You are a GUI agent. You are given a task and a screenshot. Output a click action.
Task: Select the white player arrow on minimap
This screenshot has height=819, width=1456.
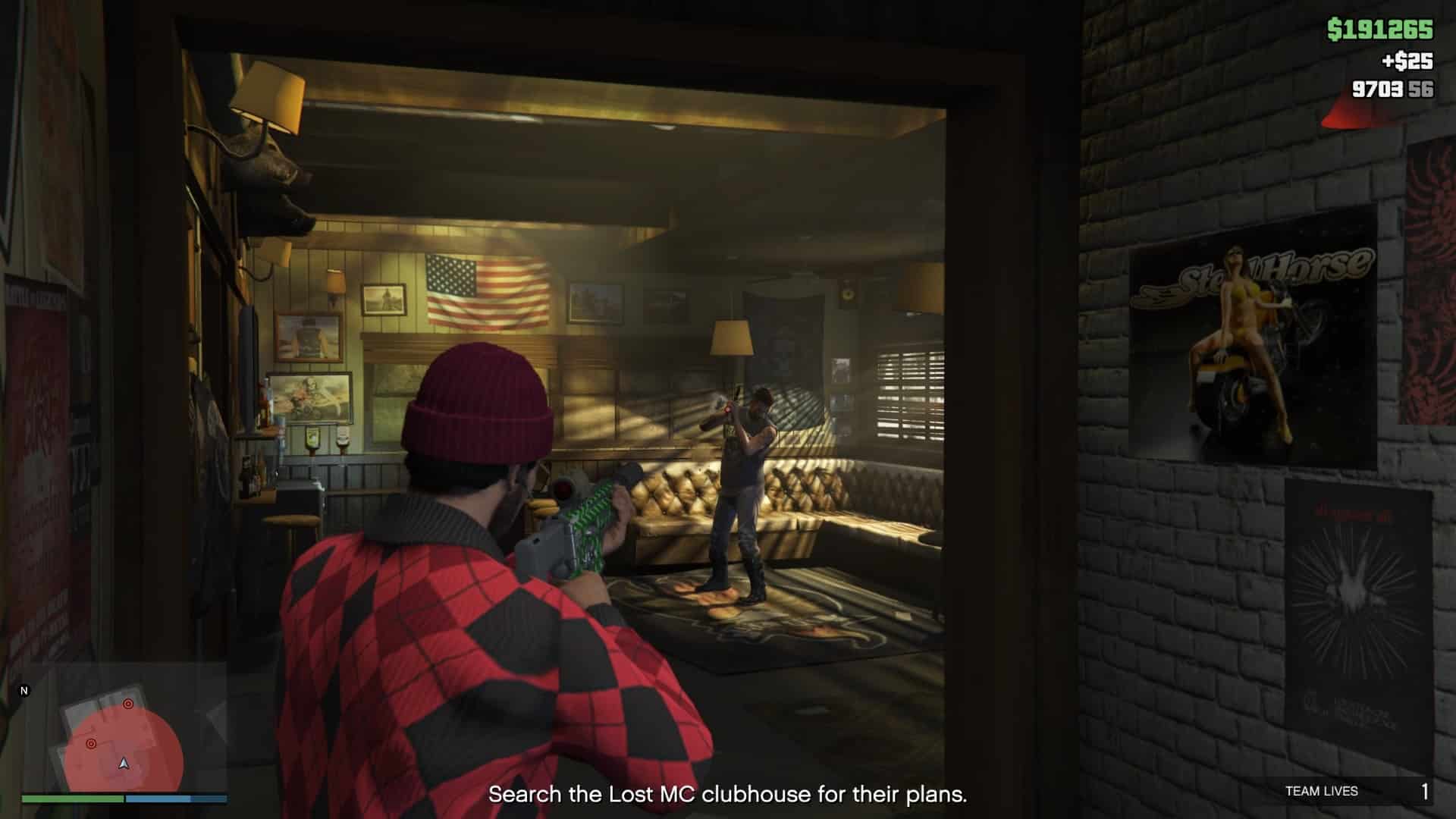(124, 763)
